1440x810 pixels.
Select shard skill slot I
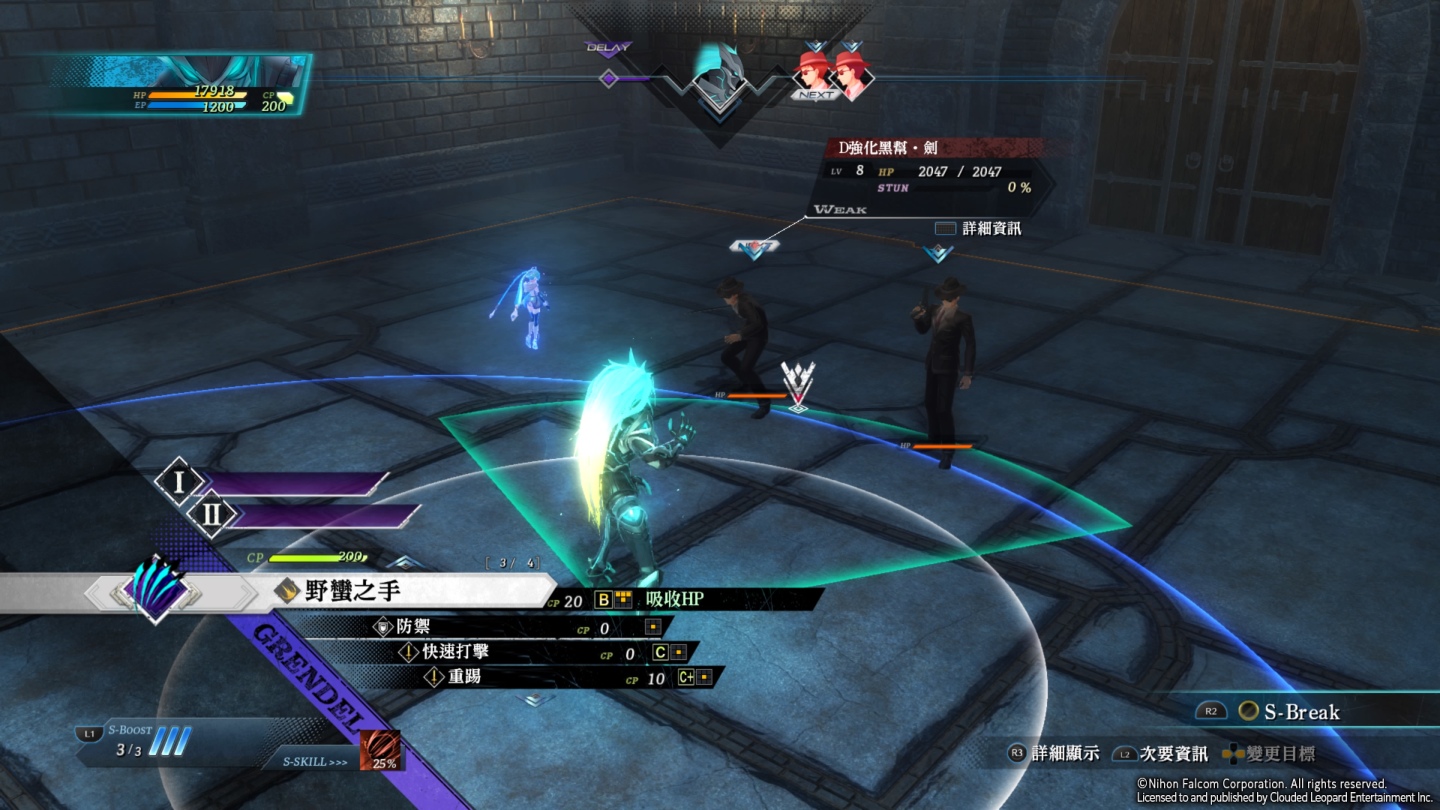pos(180,484)
